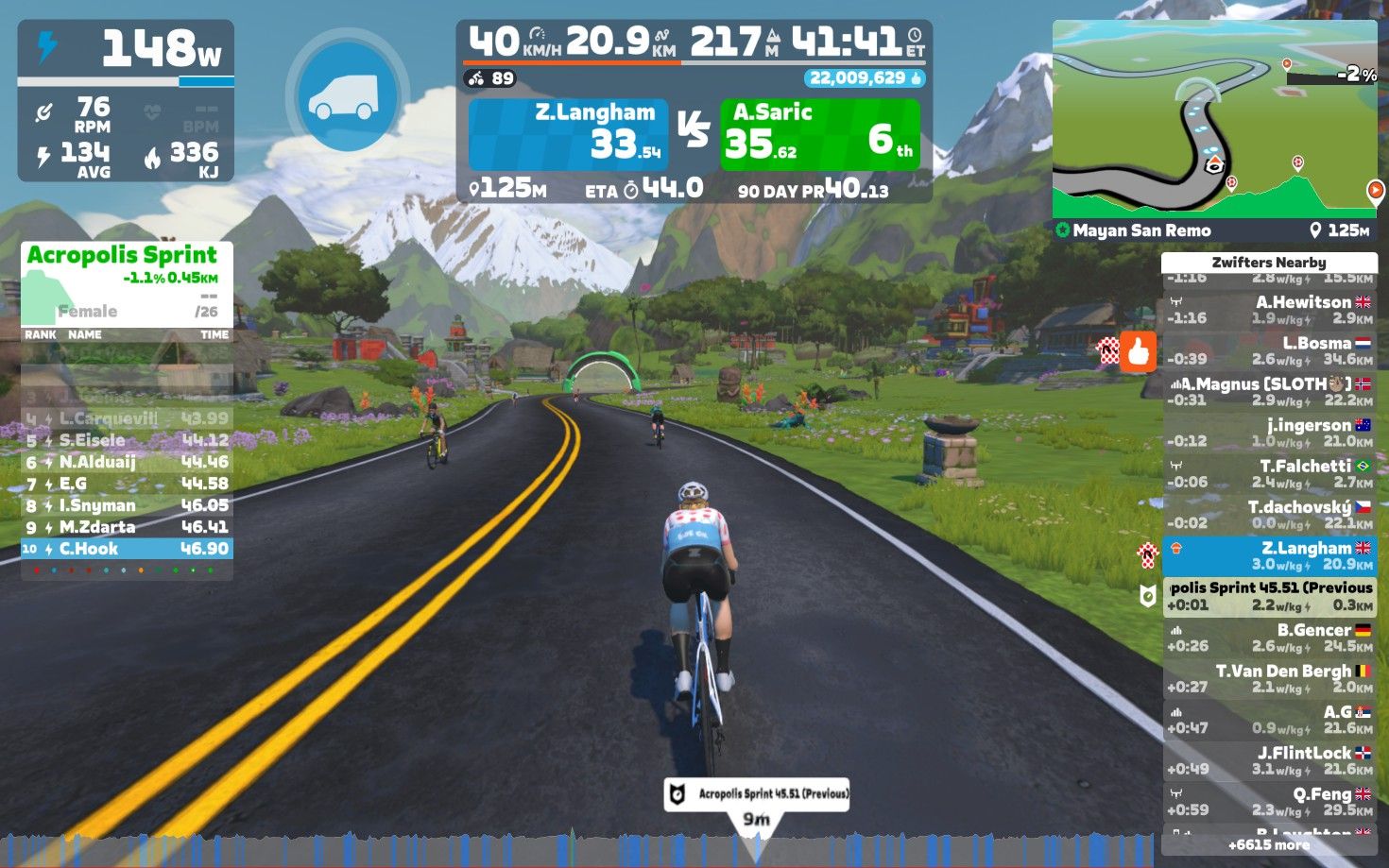Select C.Hook on the sprint leaderboard

click(x=127, y=549)
